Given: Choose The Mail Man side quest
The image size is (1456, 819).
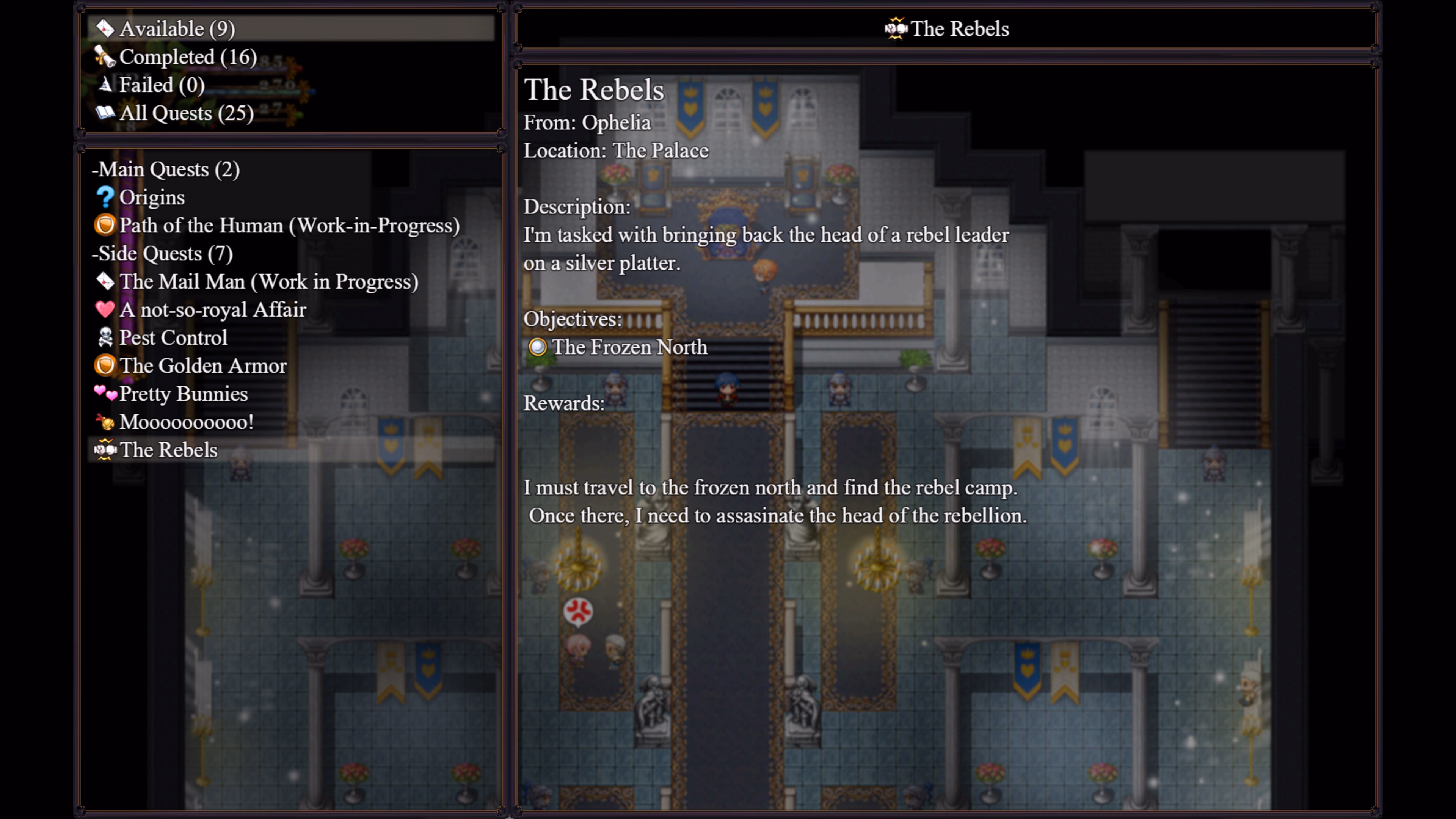Looking at the screenshot, I should coord(268,281).
